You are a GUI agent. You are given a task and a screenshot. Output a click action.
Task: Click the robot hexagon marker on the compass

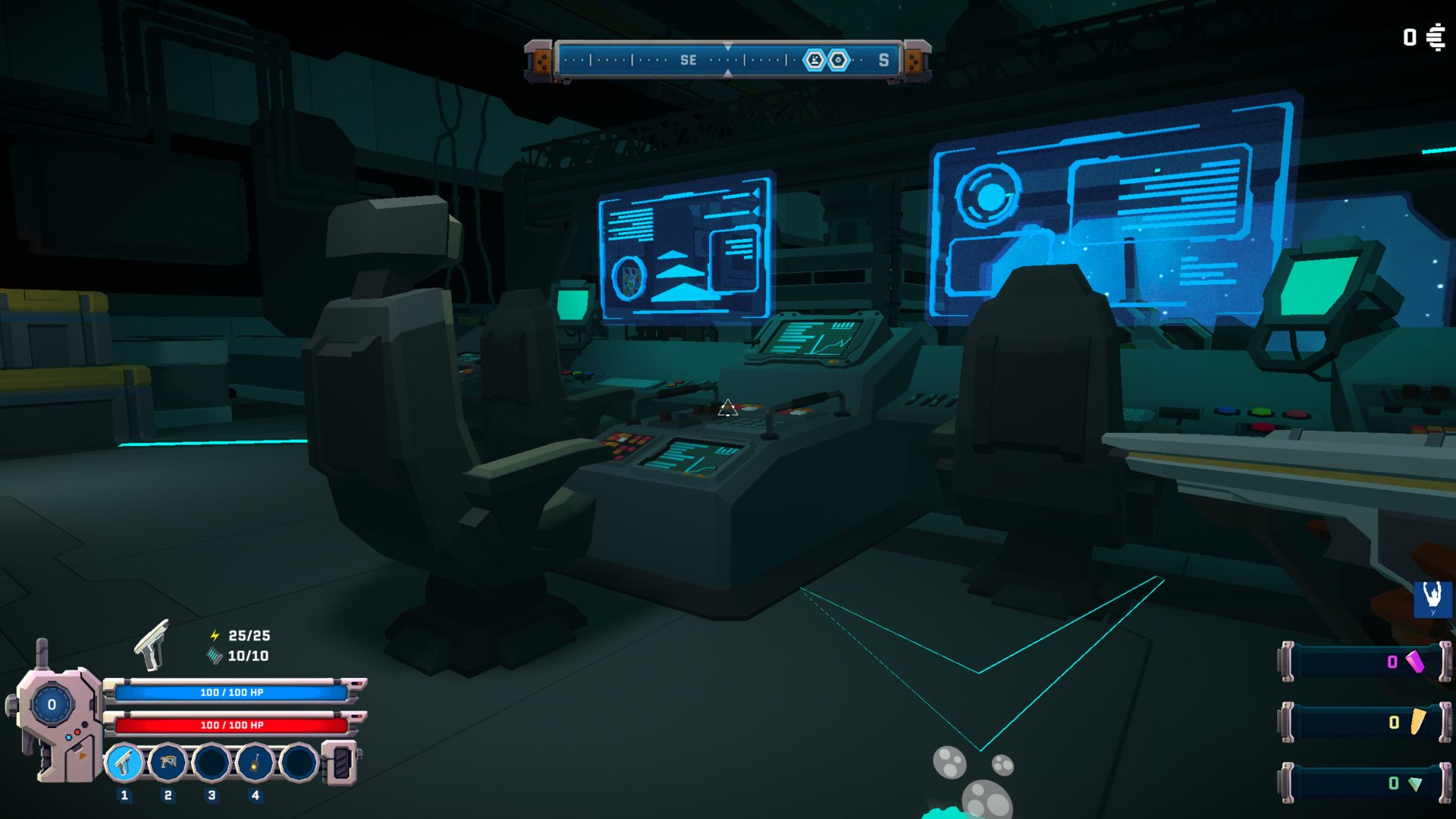point(813,58)
